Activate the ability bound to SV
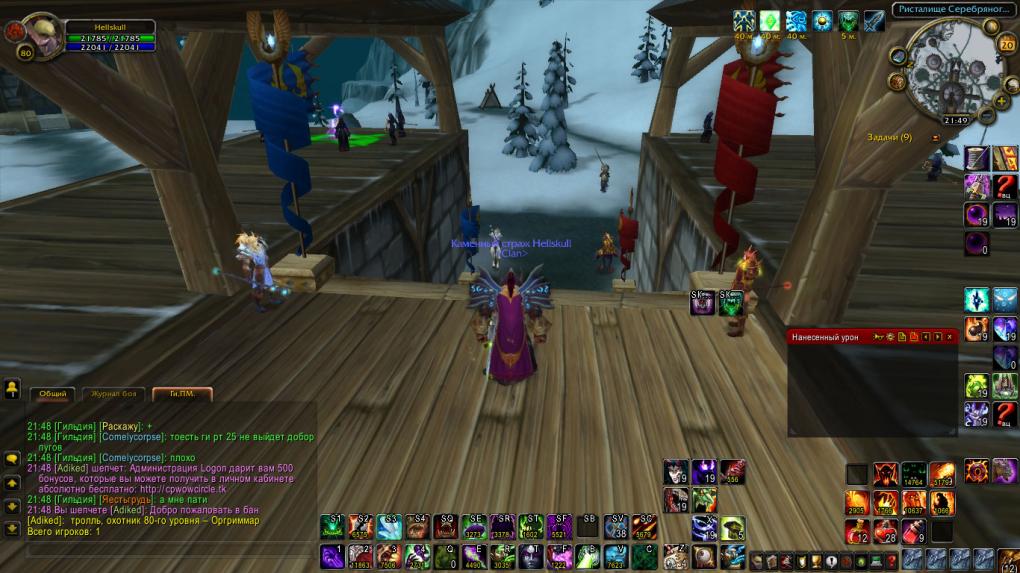 pos(616,527)
